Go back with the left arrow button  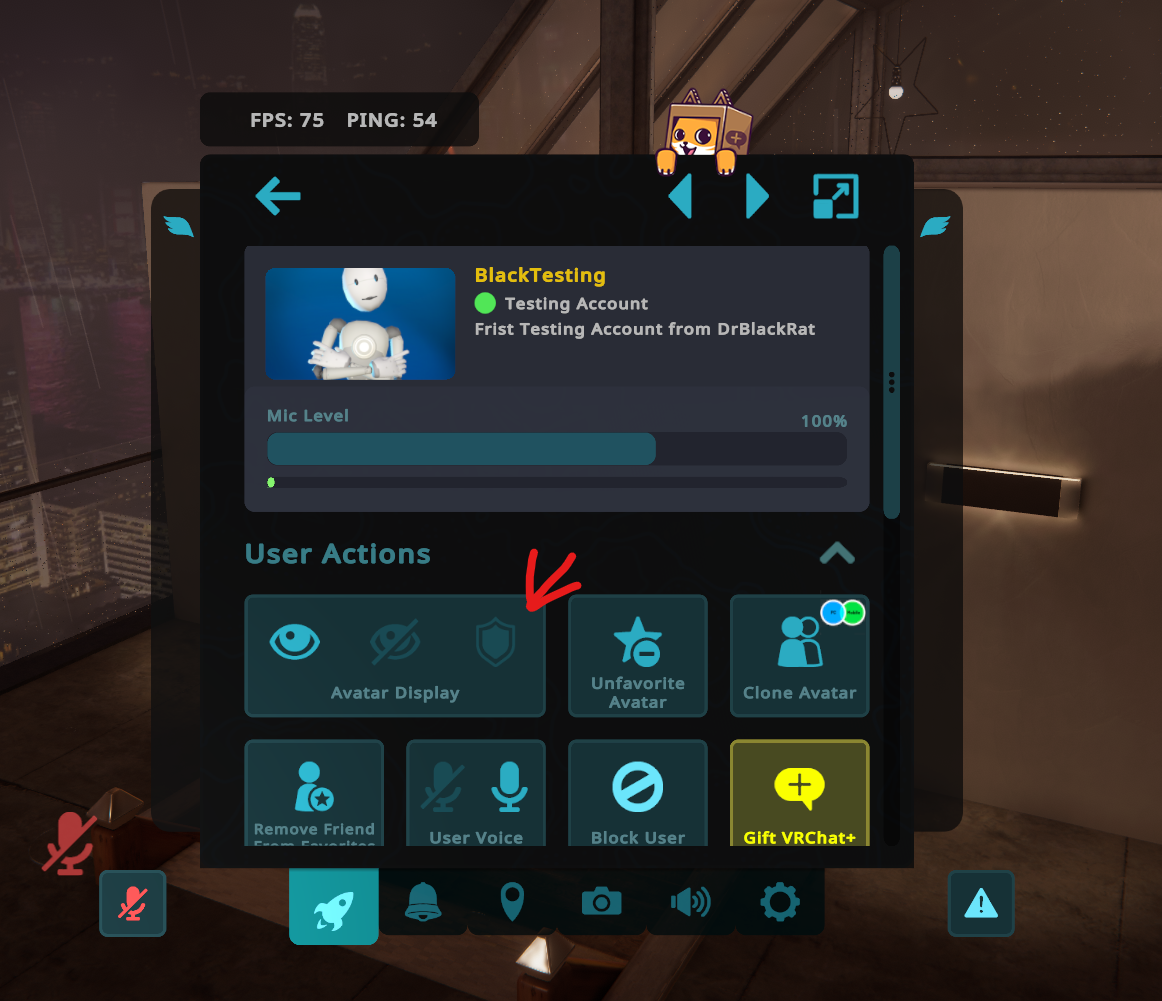point(278,196)
